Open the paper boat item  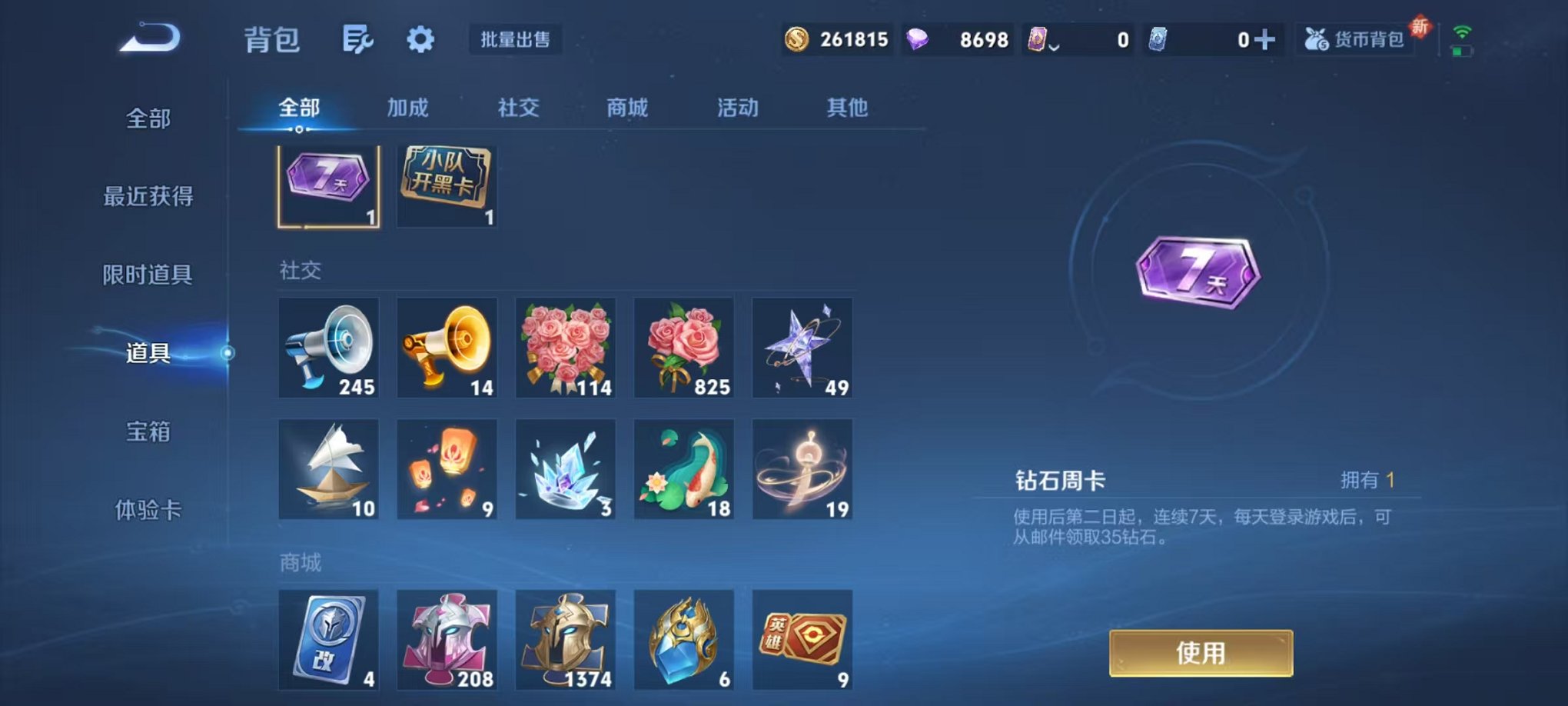pyautogui.click(x=329, y=468)
